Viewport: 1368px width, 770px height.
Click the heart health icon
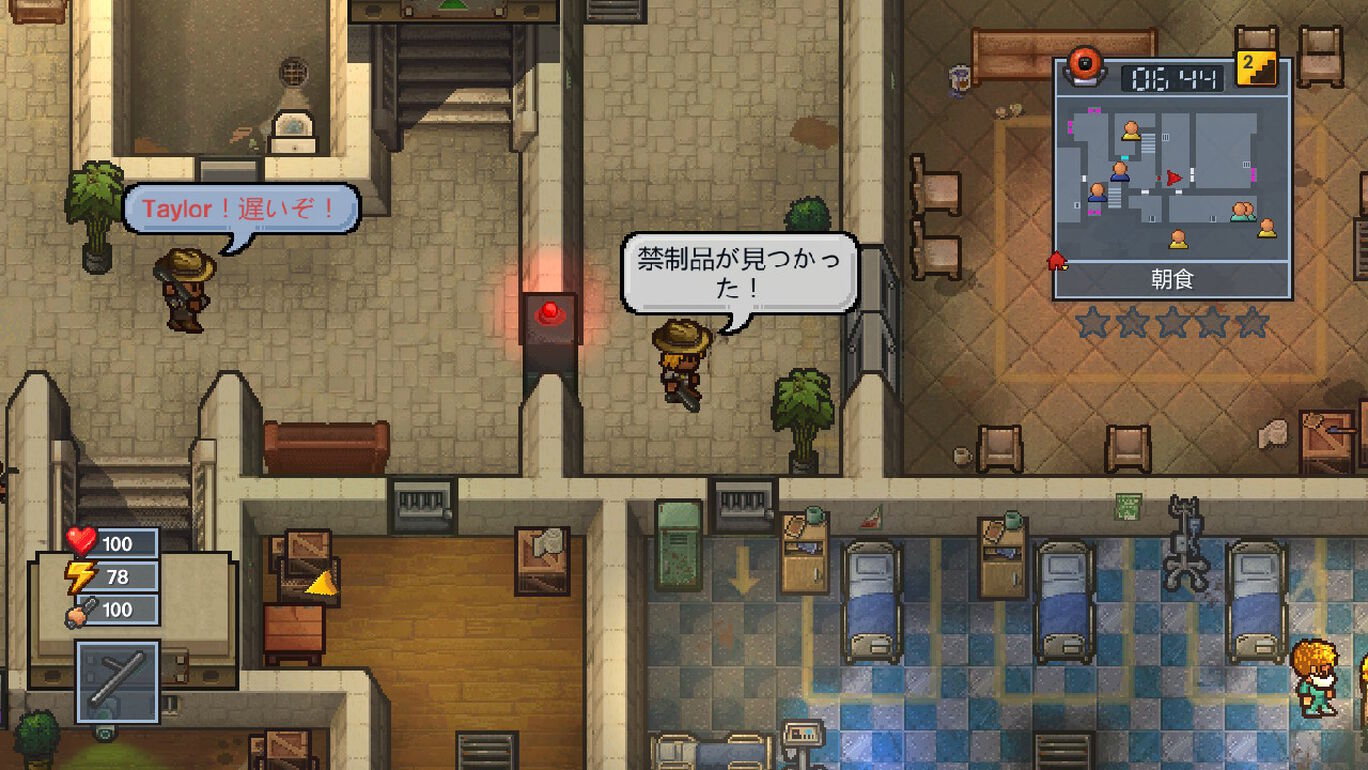point(81,542)
